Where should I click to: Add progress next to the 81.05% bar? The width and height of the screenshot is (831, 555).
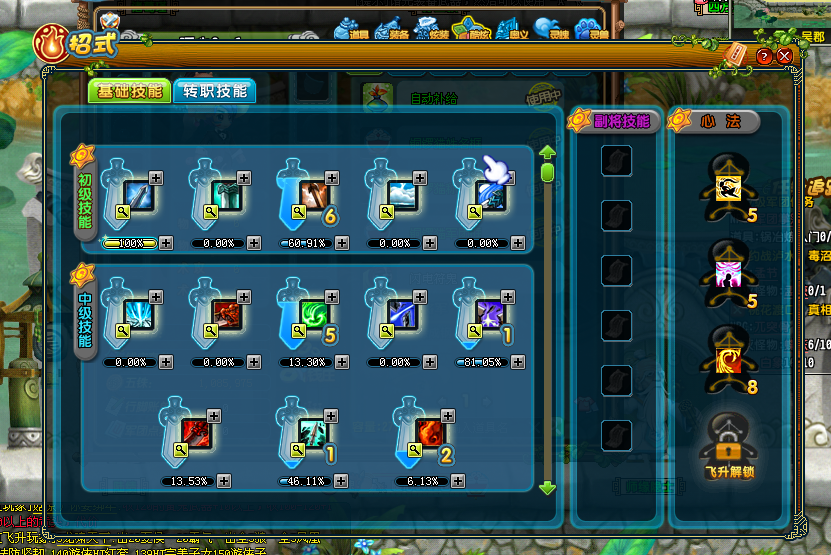[518, 362]
